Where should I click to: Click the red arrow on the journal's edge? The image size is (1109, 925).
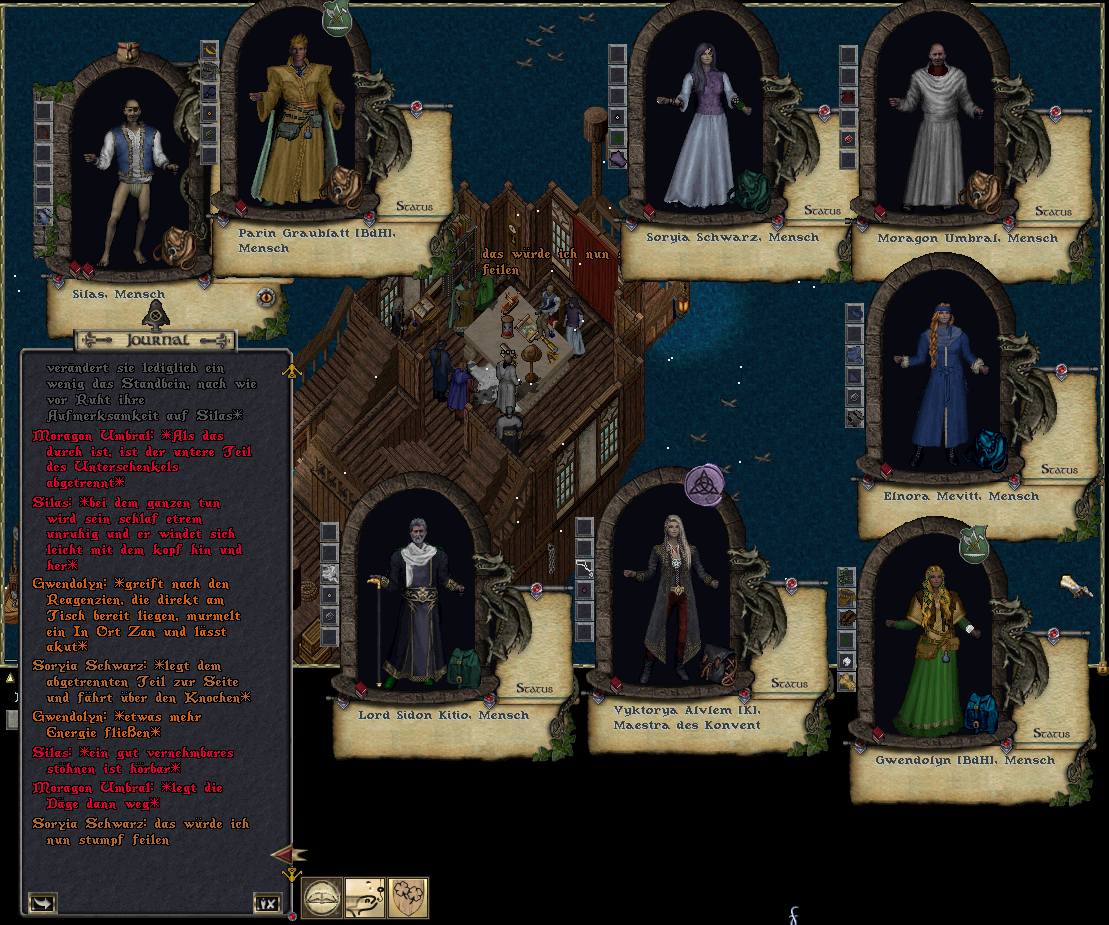point(287,855)
